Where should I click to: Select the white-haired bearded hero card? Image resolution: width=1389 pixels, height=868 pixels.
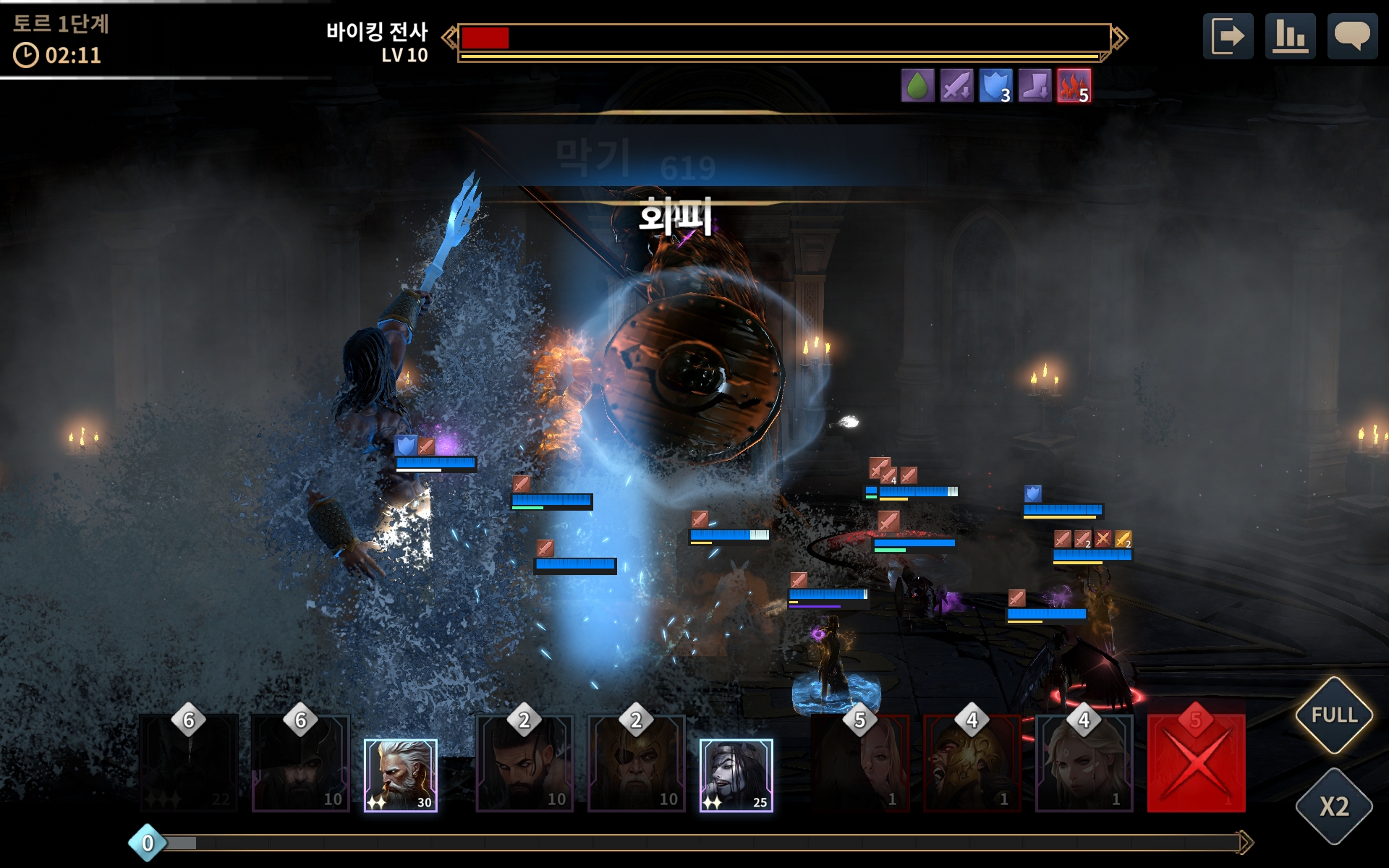click(400, 775)
